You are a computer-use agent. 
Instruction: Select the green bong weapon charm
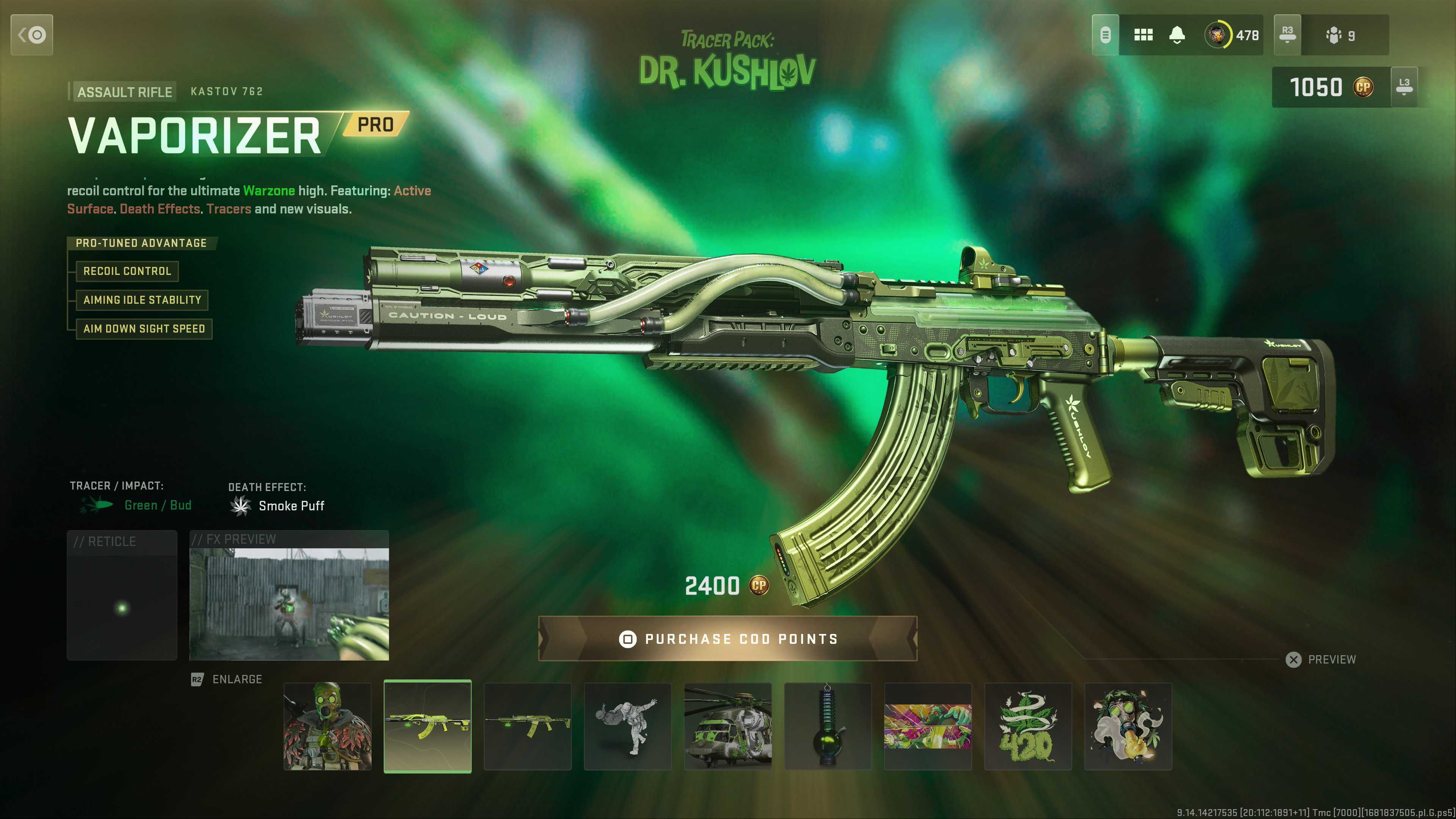[x=827, y=726]
